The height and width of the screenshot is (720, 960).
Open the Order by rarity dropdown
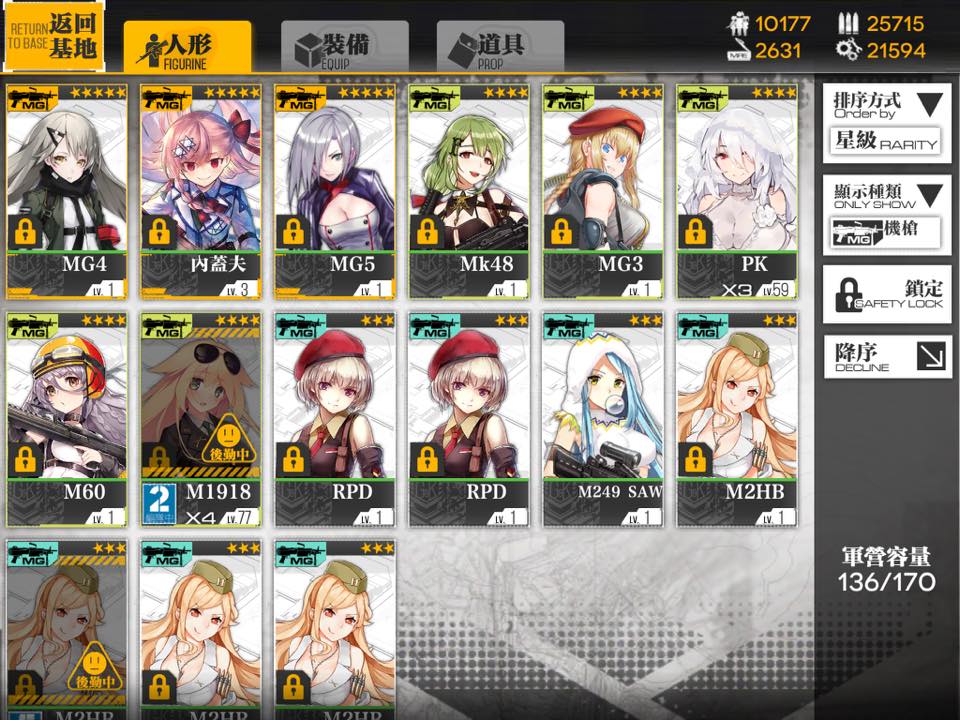click(887, 121)
